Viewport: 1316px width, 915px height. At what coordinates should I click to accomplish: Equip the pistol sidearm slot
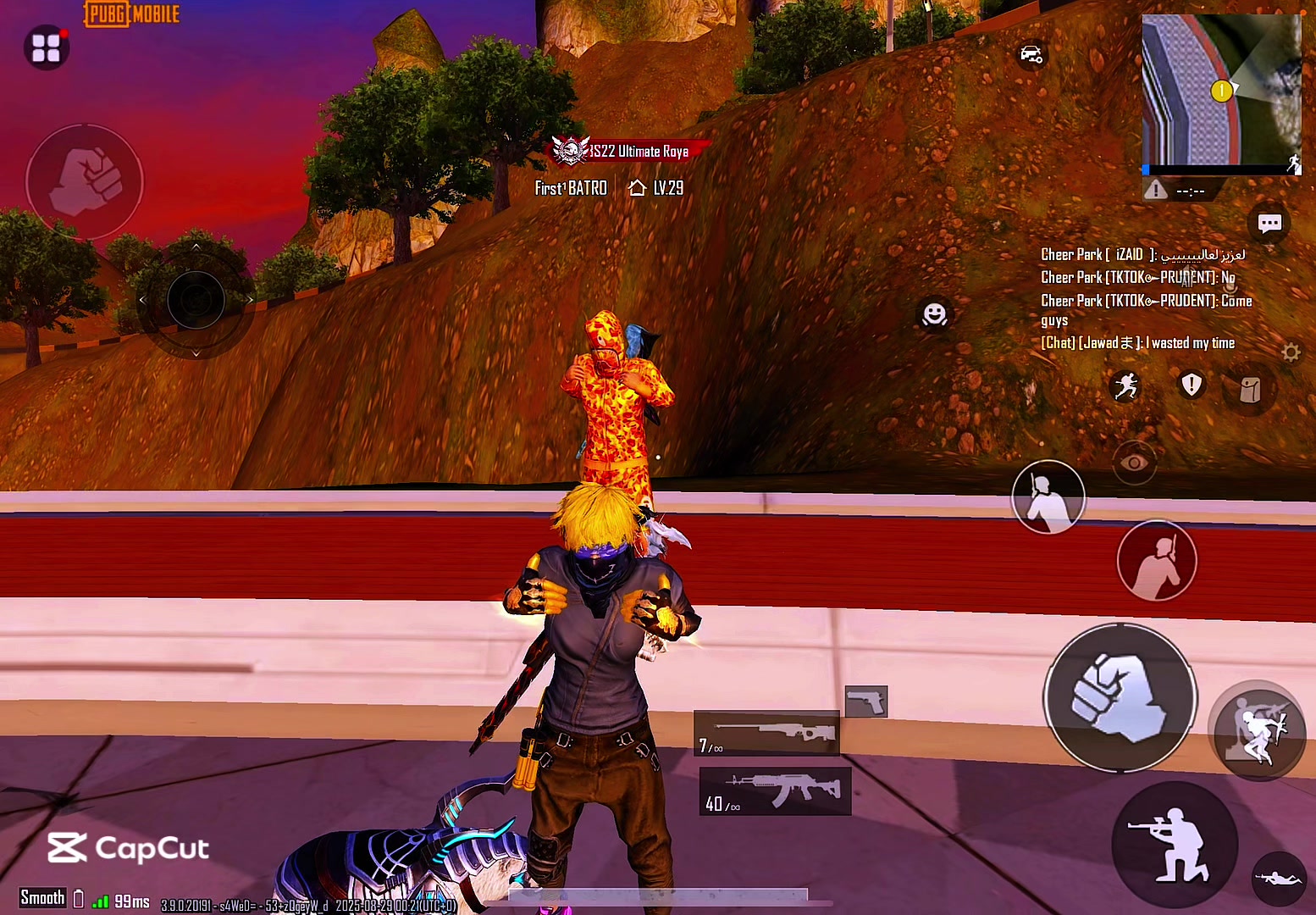pyautogui.click(x=865, y=701)
